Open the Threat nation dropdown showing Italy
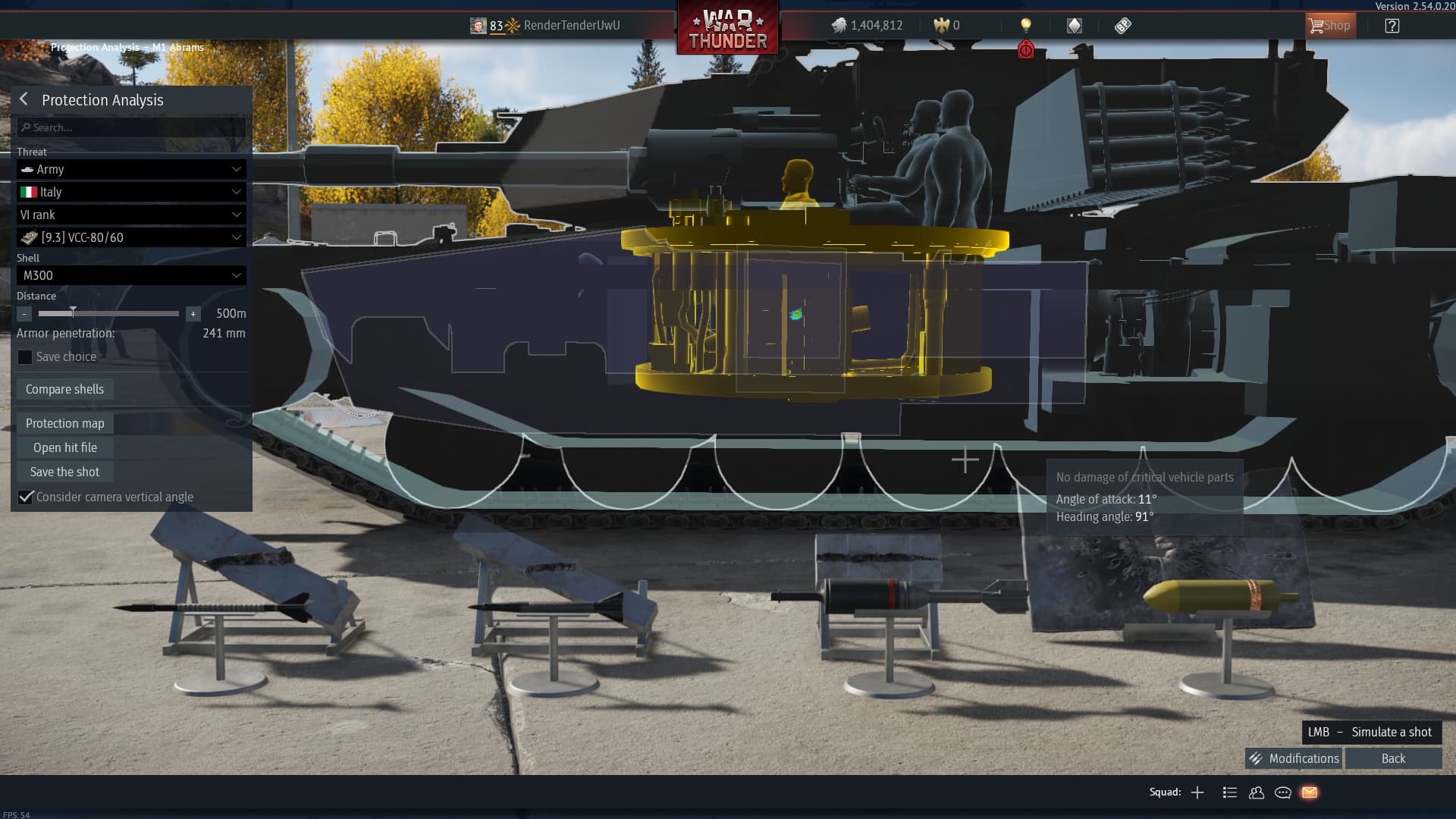 [x=130, y=192]
